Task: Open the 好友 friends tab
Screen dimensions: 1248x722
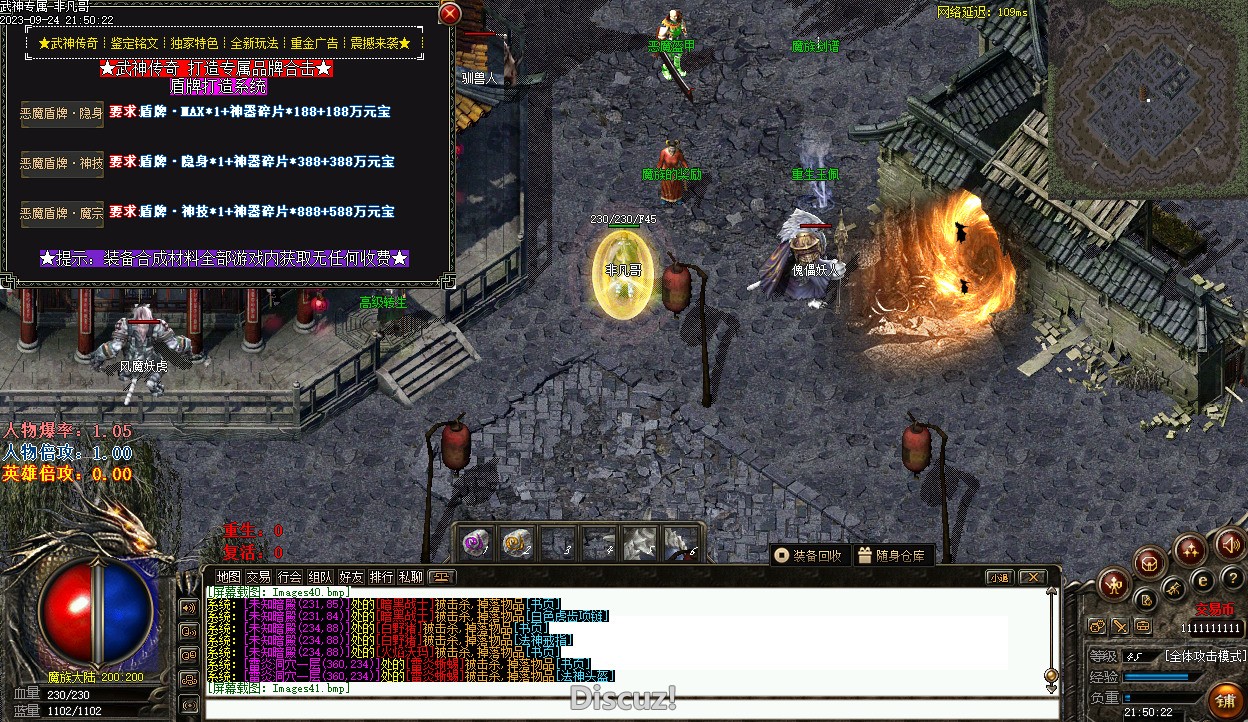Action: pyautogui.click(x=351, y=577)
